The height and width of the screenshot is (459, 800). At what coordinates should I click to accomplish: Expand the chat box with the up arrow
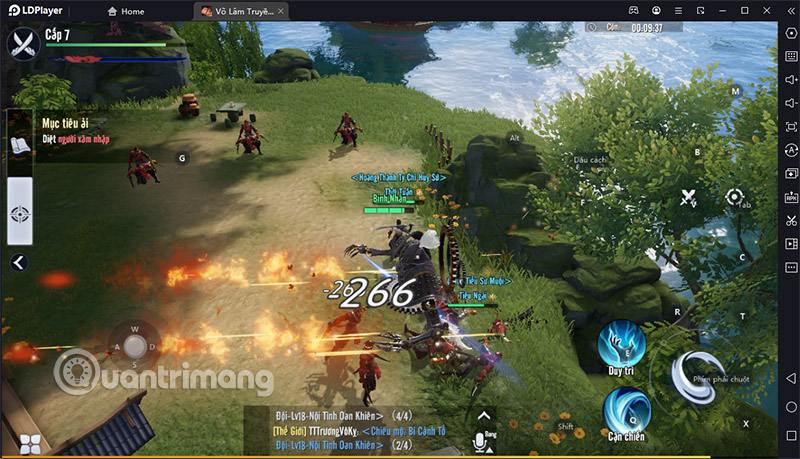484,415
